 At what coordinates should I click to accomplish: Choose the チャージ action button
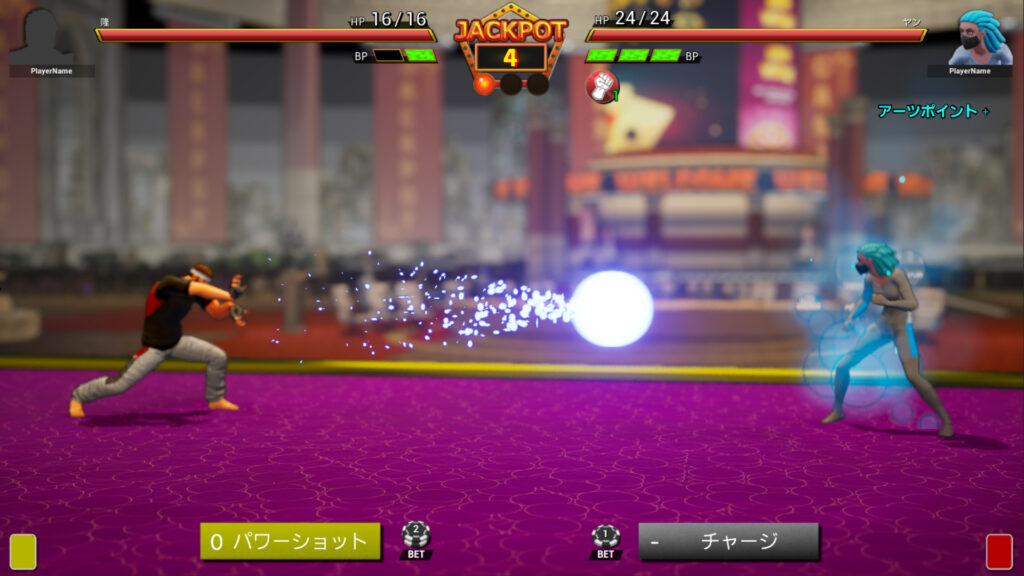point(728,541)
